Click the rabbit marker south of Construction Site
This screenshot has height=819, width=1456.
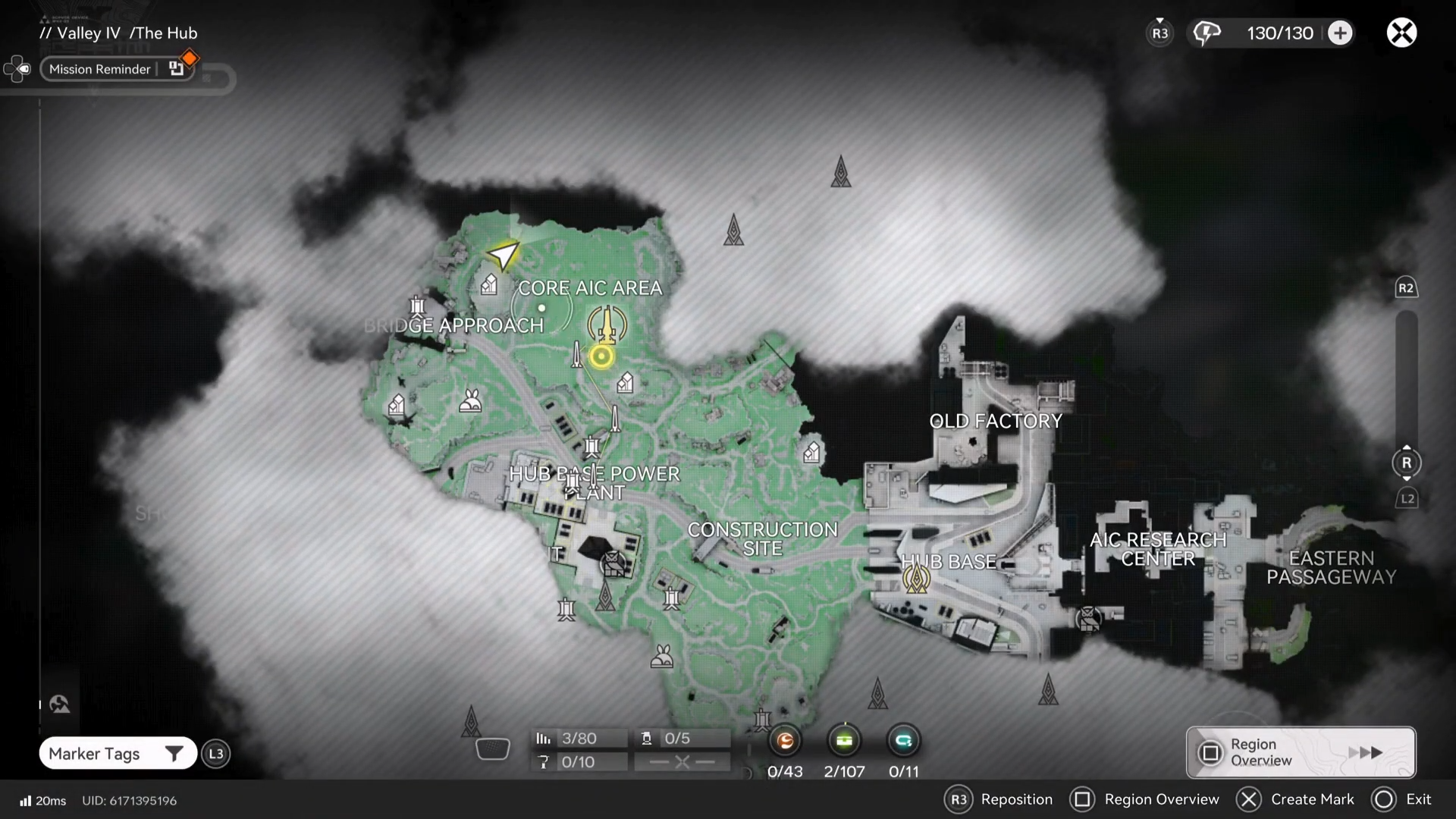tap(662, 657)
